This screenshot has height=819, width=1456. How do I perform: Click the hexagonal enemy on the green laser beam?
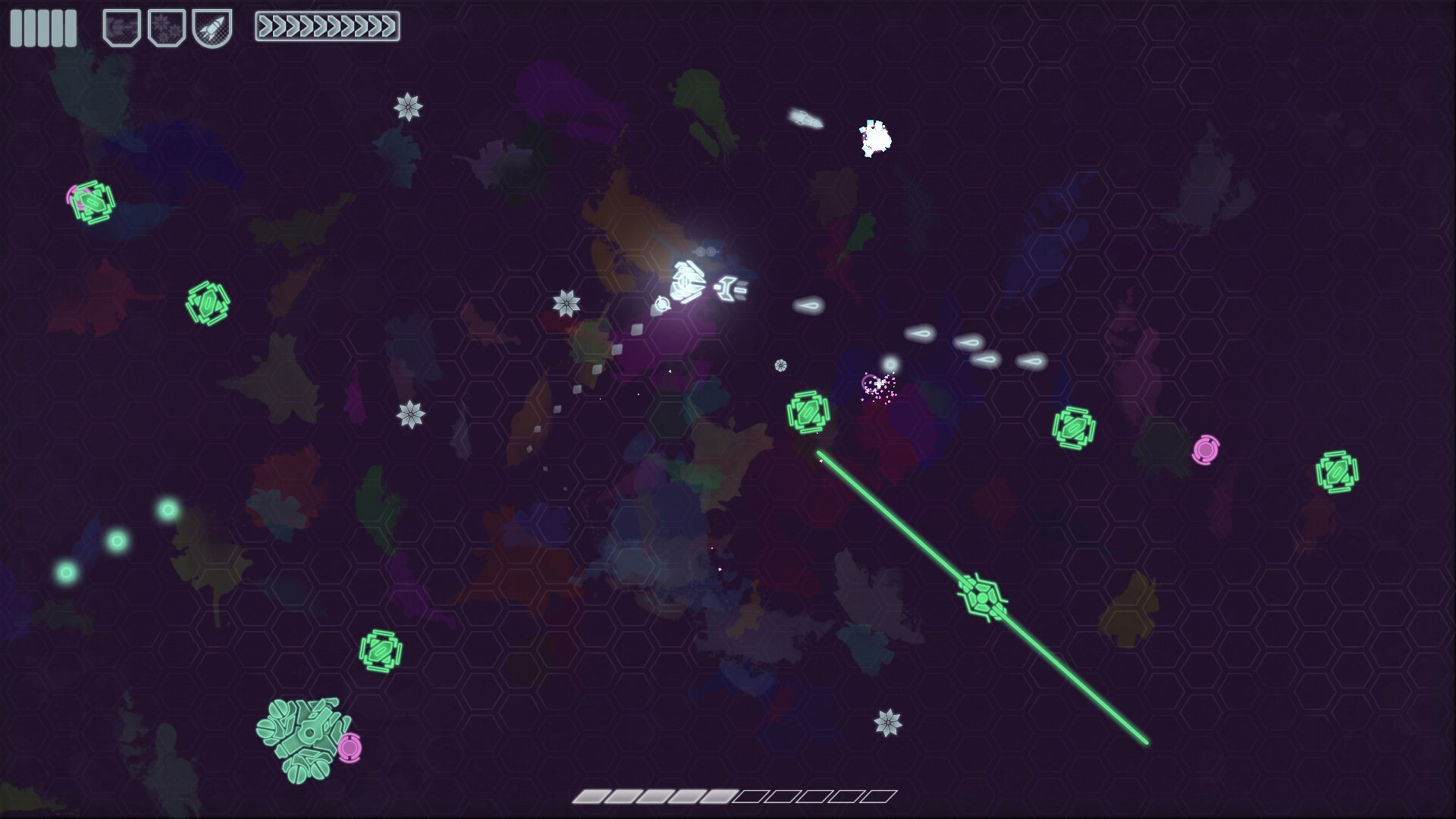coord(981,599)
